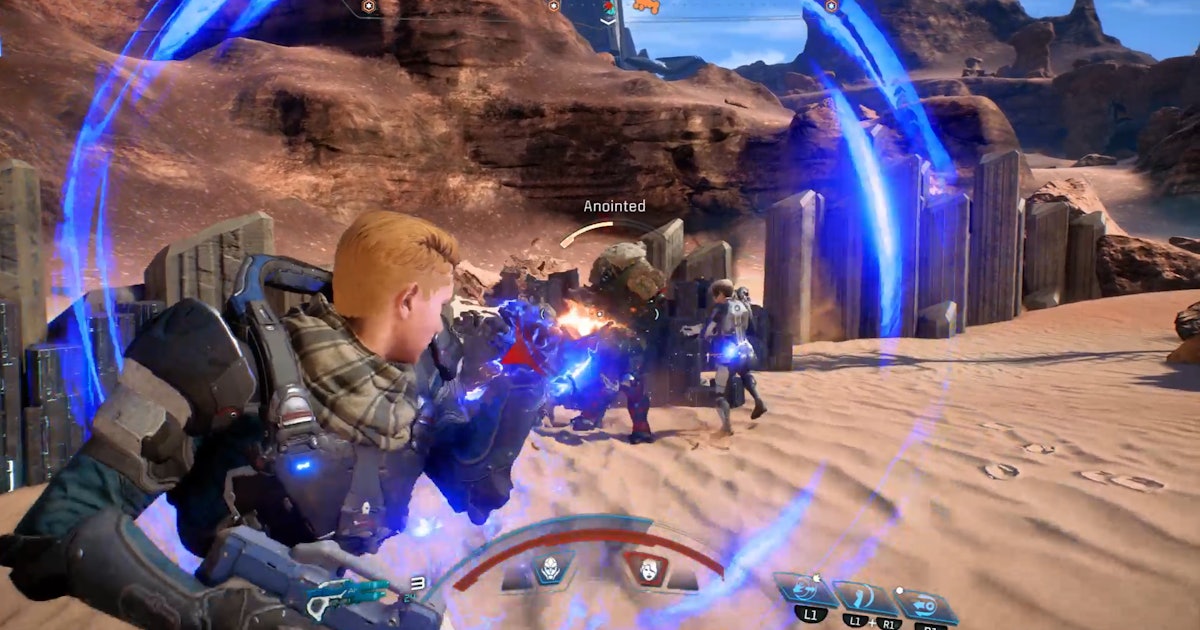Click the red objective marker on the compass
Image resolution: width=1200 pixels, height=630 pixels.
pos(607,8)
